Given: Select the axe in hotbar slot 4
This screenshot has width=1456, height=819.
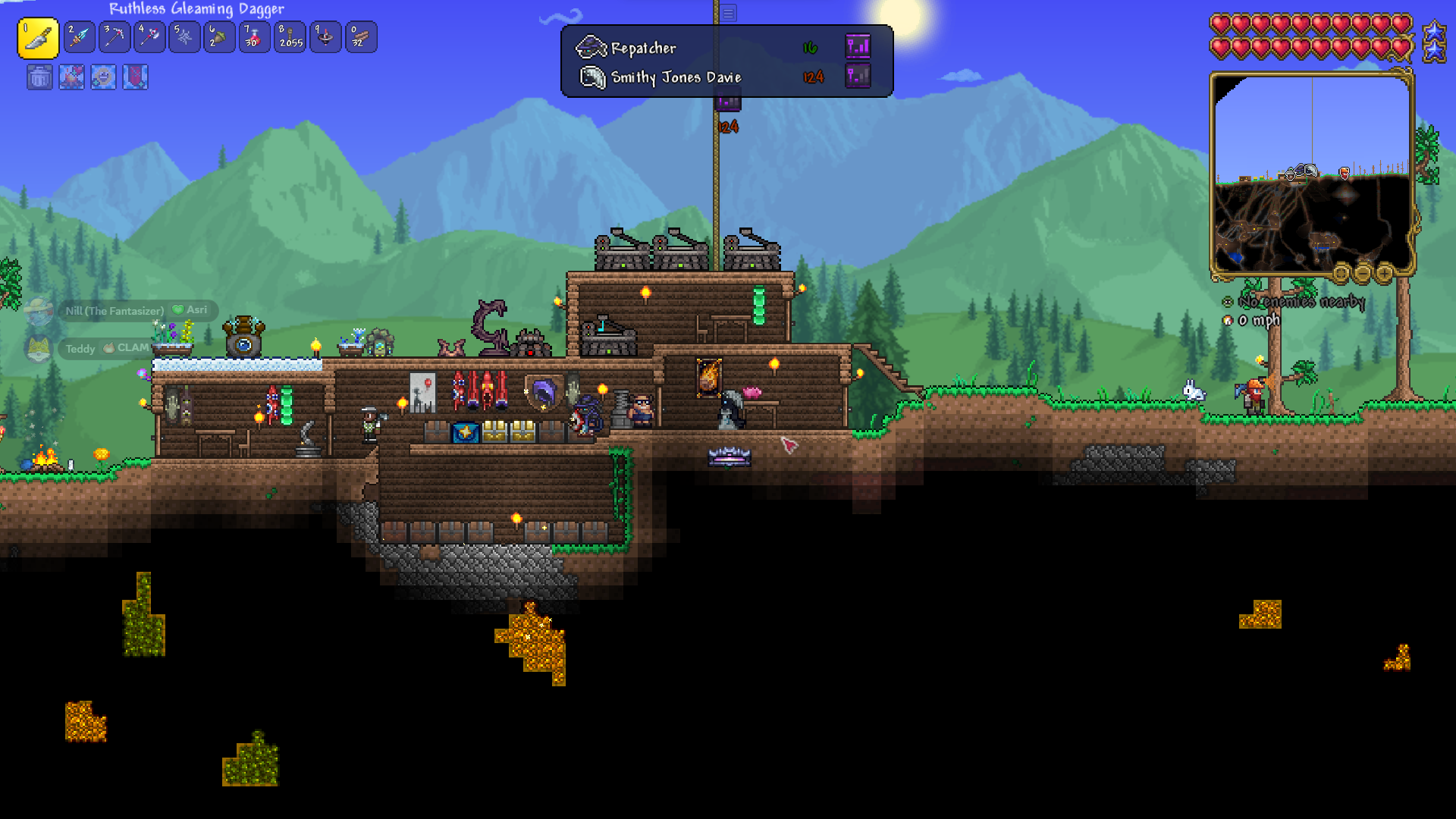Looking at the screenshot, I should pyautogui.click(x=149, y=37).
